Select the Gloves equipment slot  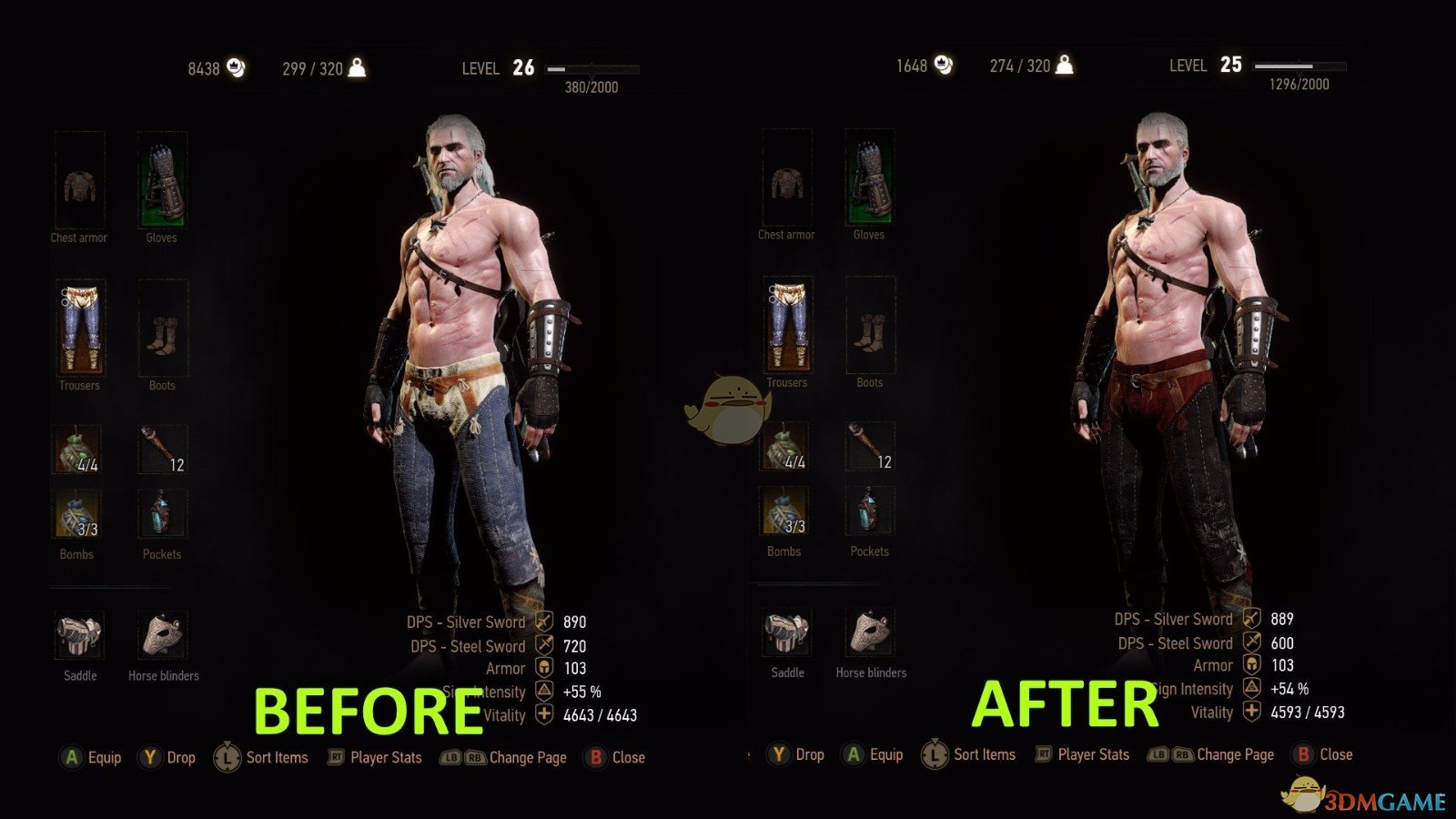tap(163, 182)
